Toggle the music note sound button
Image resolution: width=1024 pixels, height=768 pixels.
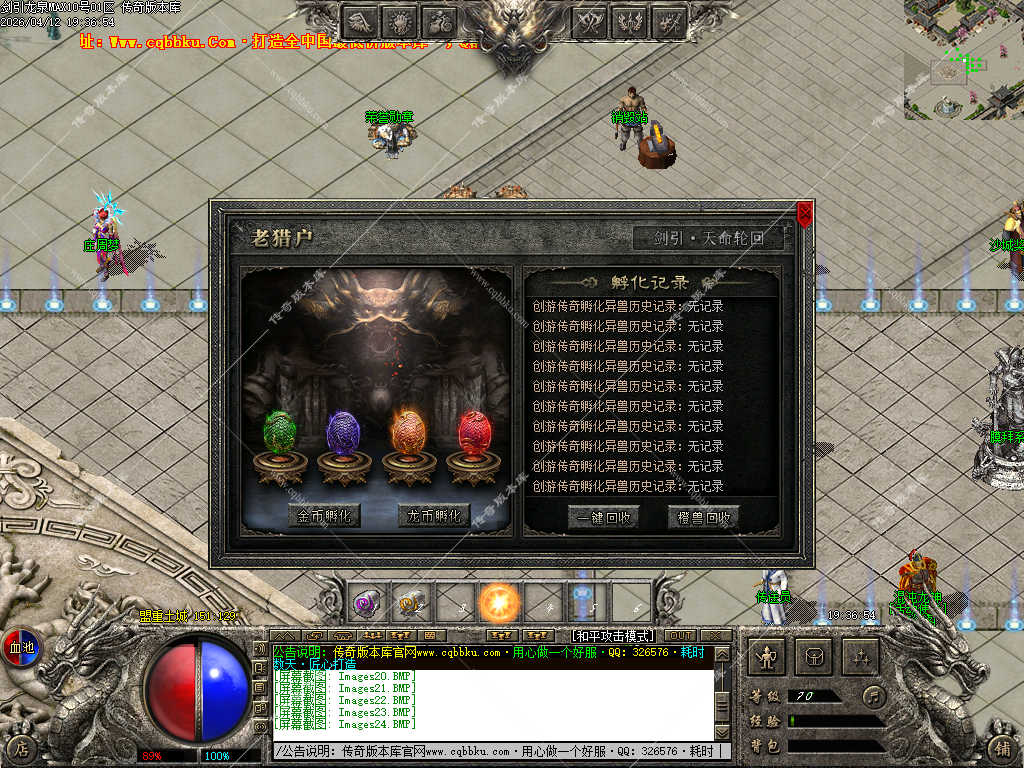(x=875, y=695)
